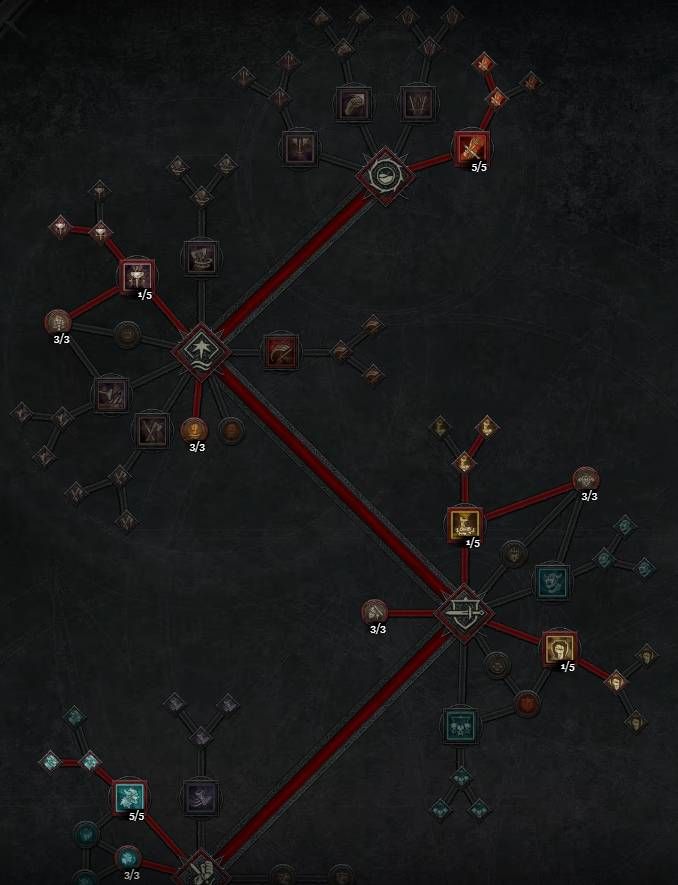
Task: Choose the golden shouting-face skill with 1/5
Action: coord(558,648)
